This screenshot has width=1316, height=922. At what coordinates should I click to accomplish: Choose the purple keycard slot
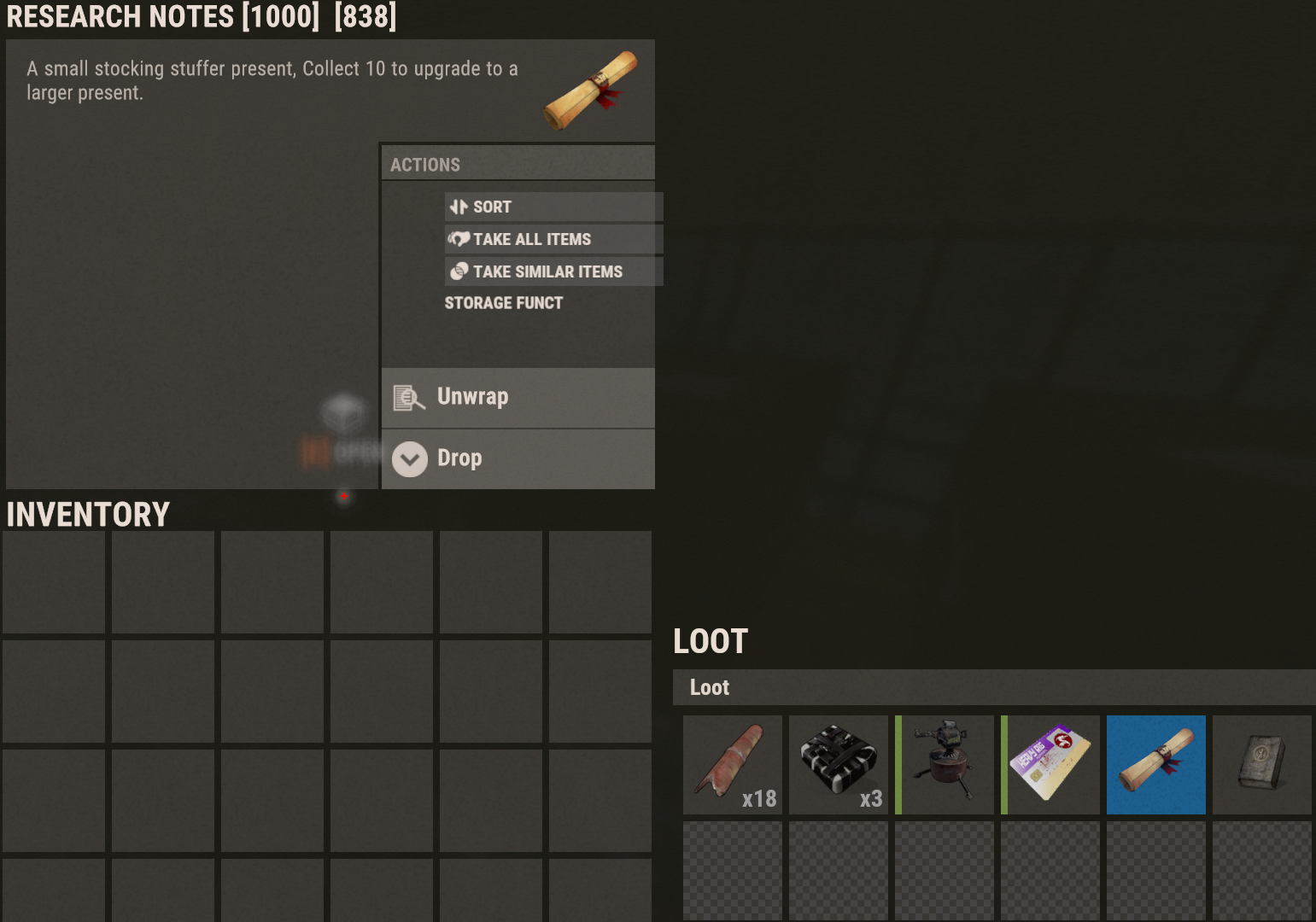1050,765
